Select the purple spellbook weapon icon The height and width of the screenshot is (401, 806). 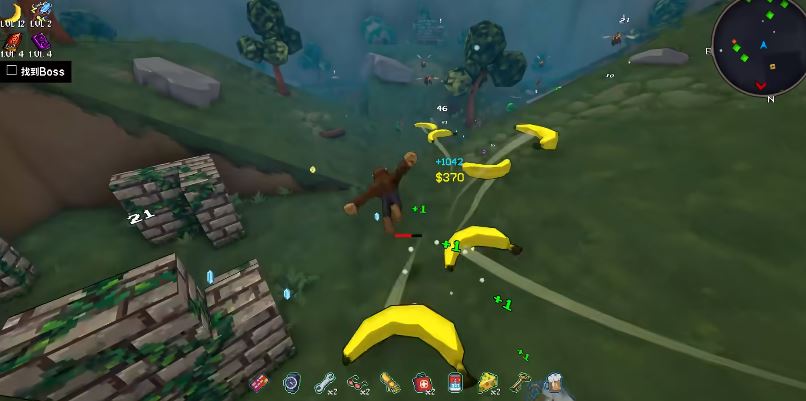[x=40, y=40]
